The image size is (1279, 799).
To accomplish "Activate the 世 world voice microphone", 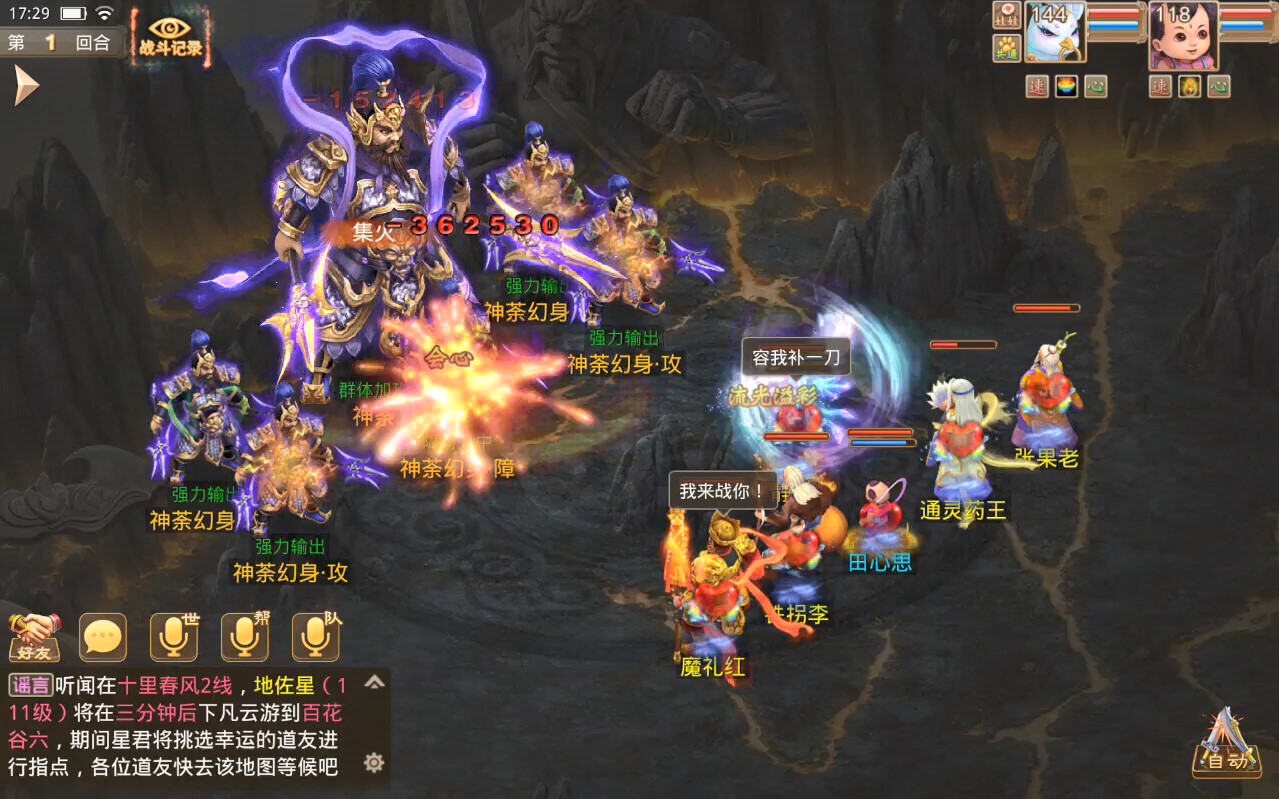I will pos(174,637).
